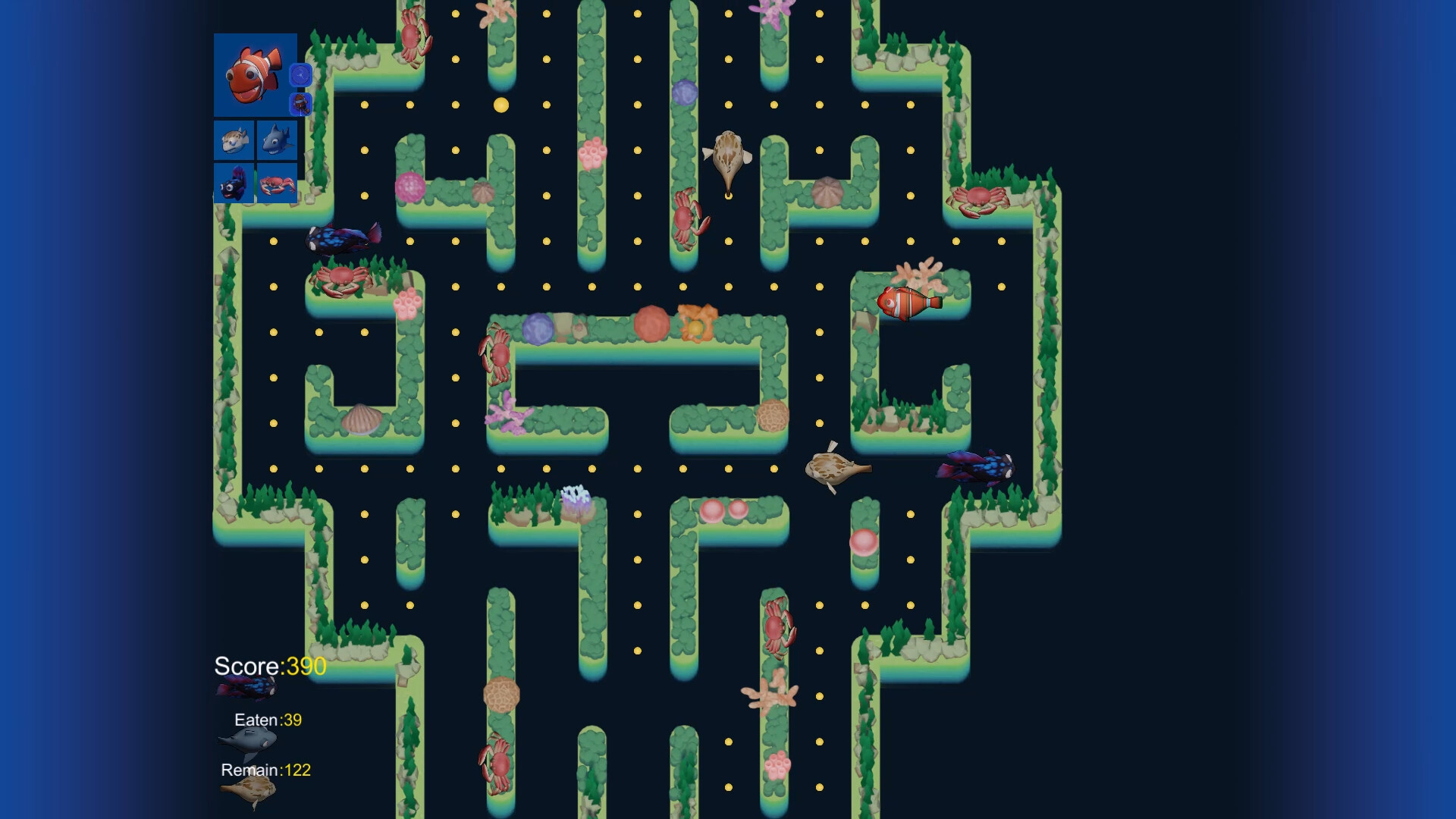Click the large yellow power pellet near the top
The image size is (1456, 819).
pos(500,106)
